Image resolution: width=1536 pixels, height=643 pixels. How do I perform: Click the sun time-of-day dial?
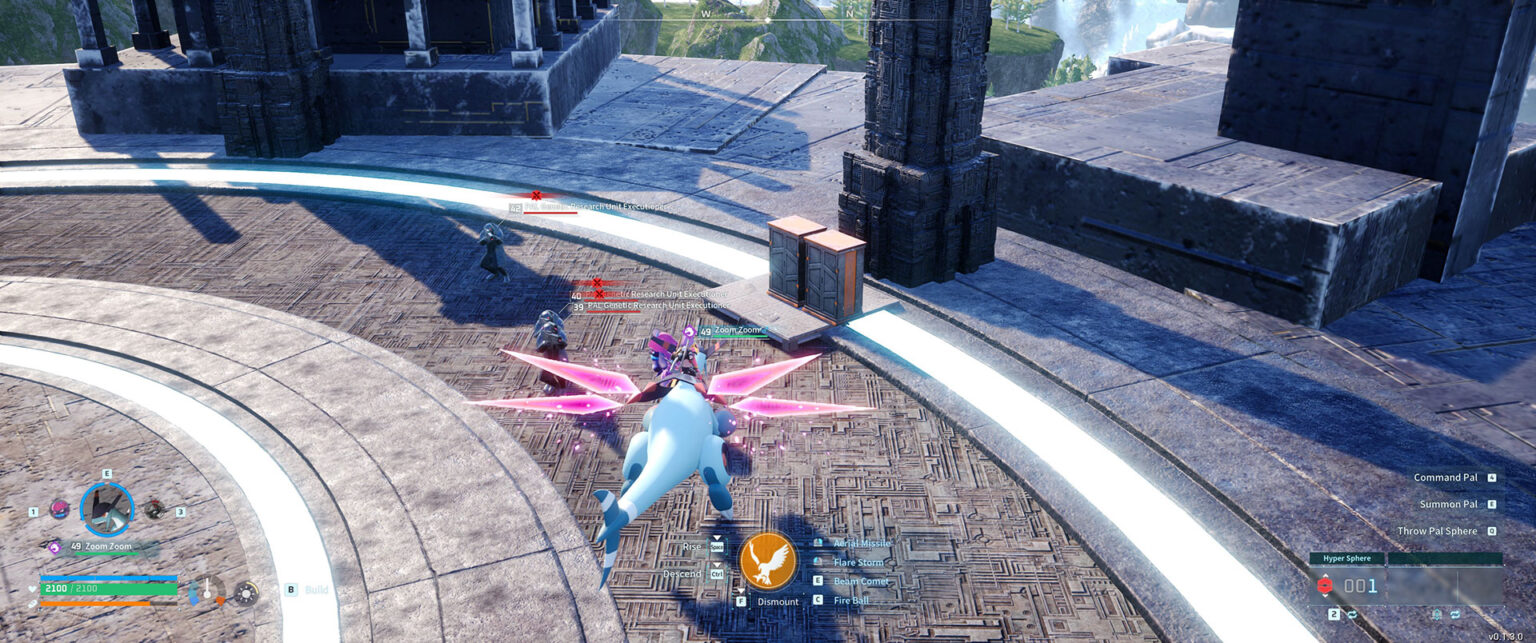click(x=244, y=593)
